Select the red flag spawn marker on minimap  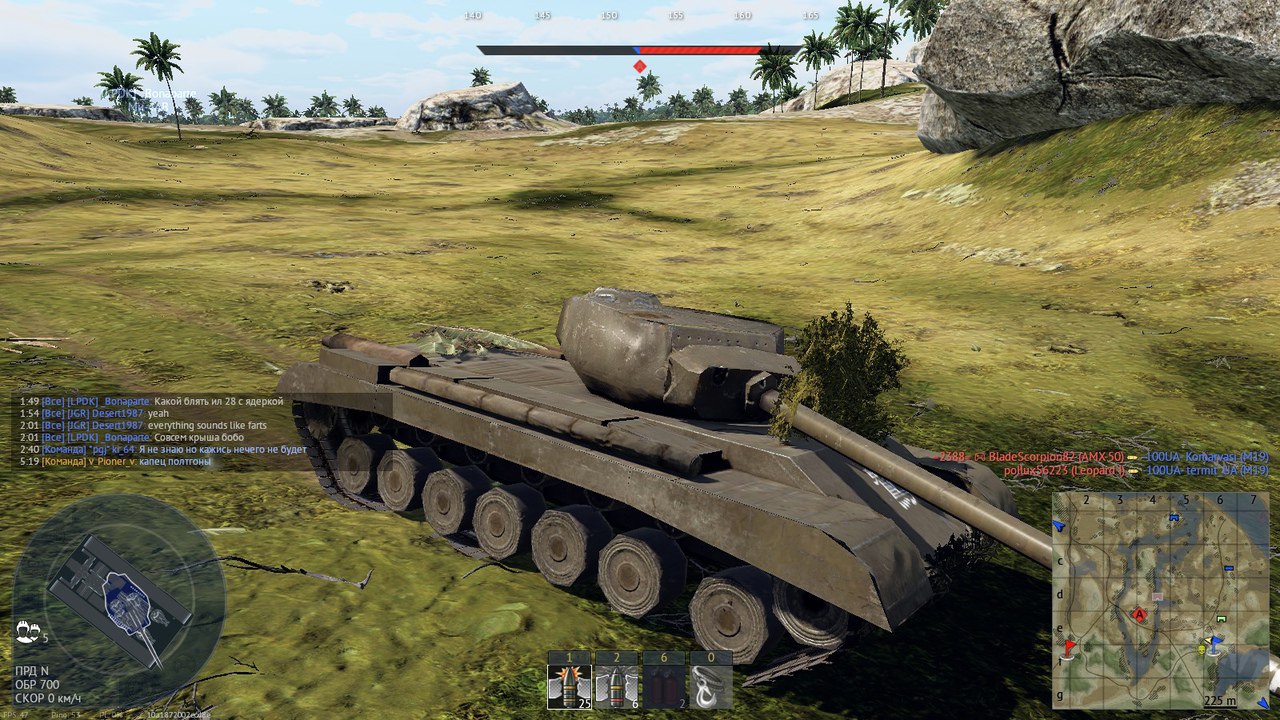[x=1069, y=648]
